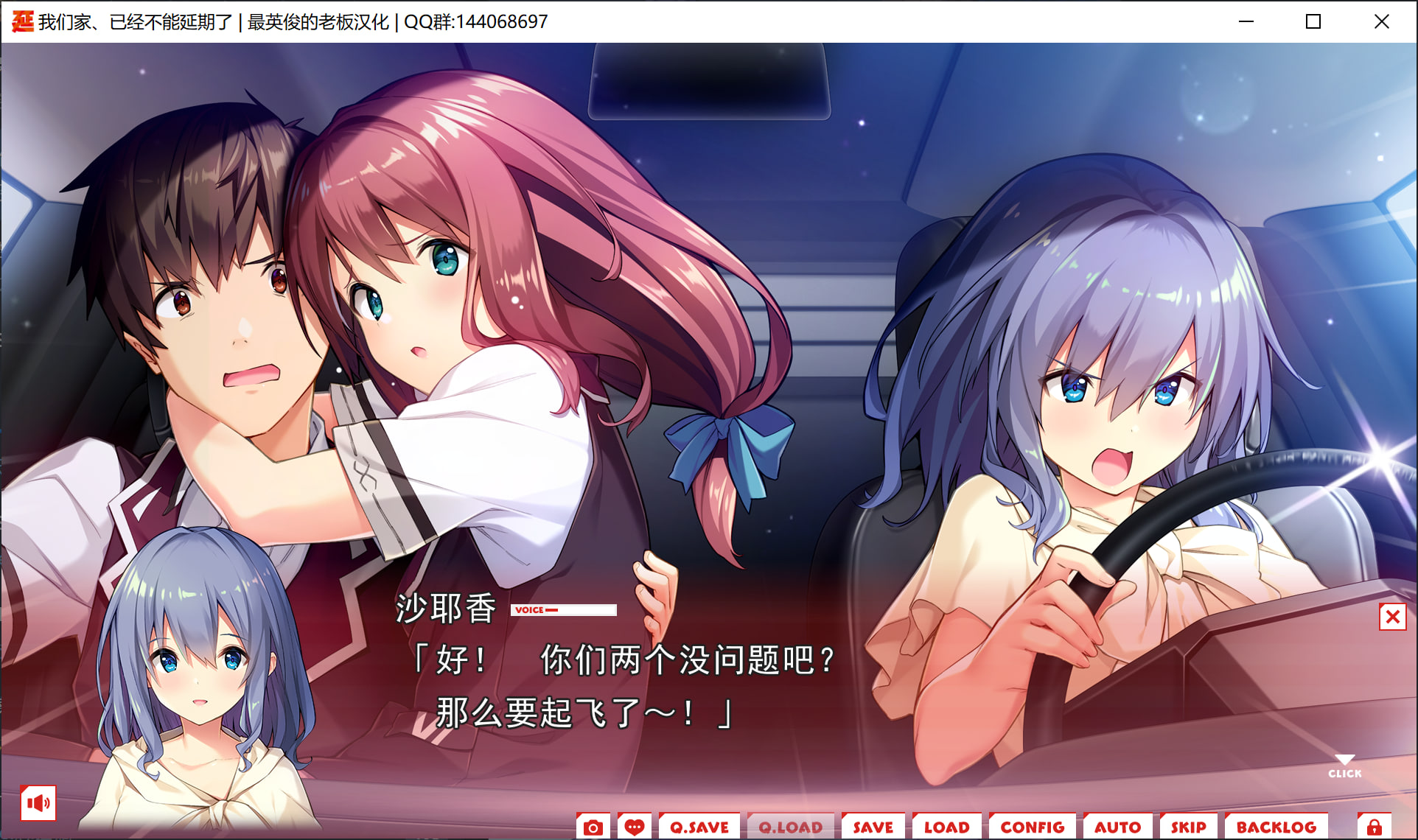Hide the dialogue box with the red X

[x=1392, y=617]
